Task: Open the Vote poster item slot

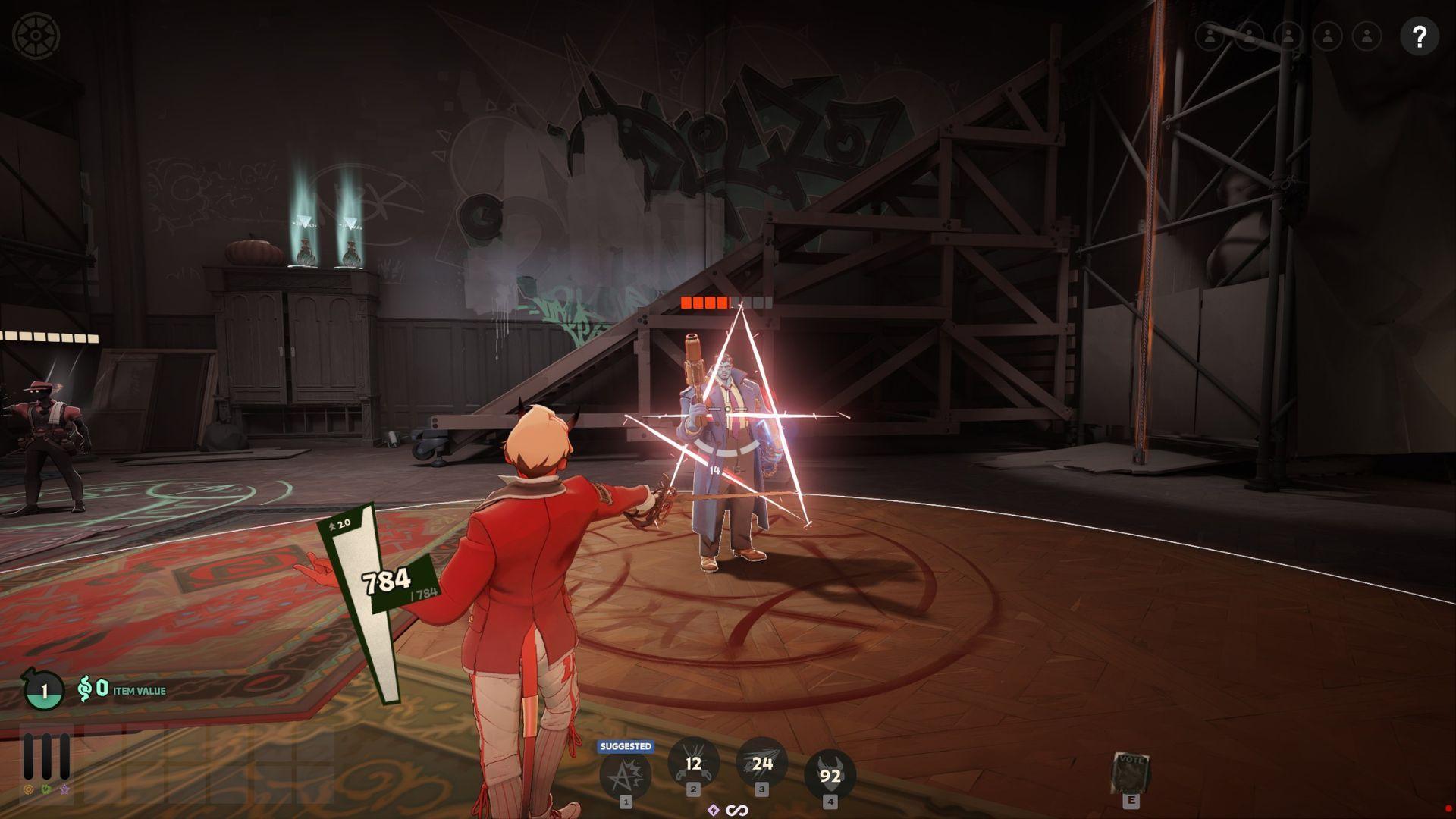Action: (1131, 773)
